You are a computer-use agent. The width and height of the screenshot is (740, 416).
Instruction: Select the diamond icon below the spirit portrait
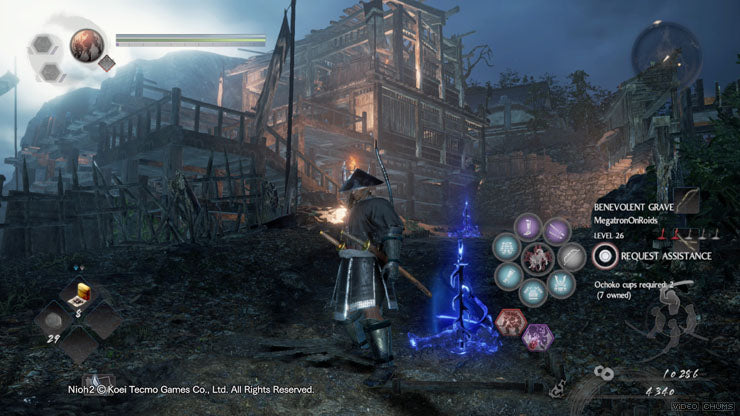106,62
